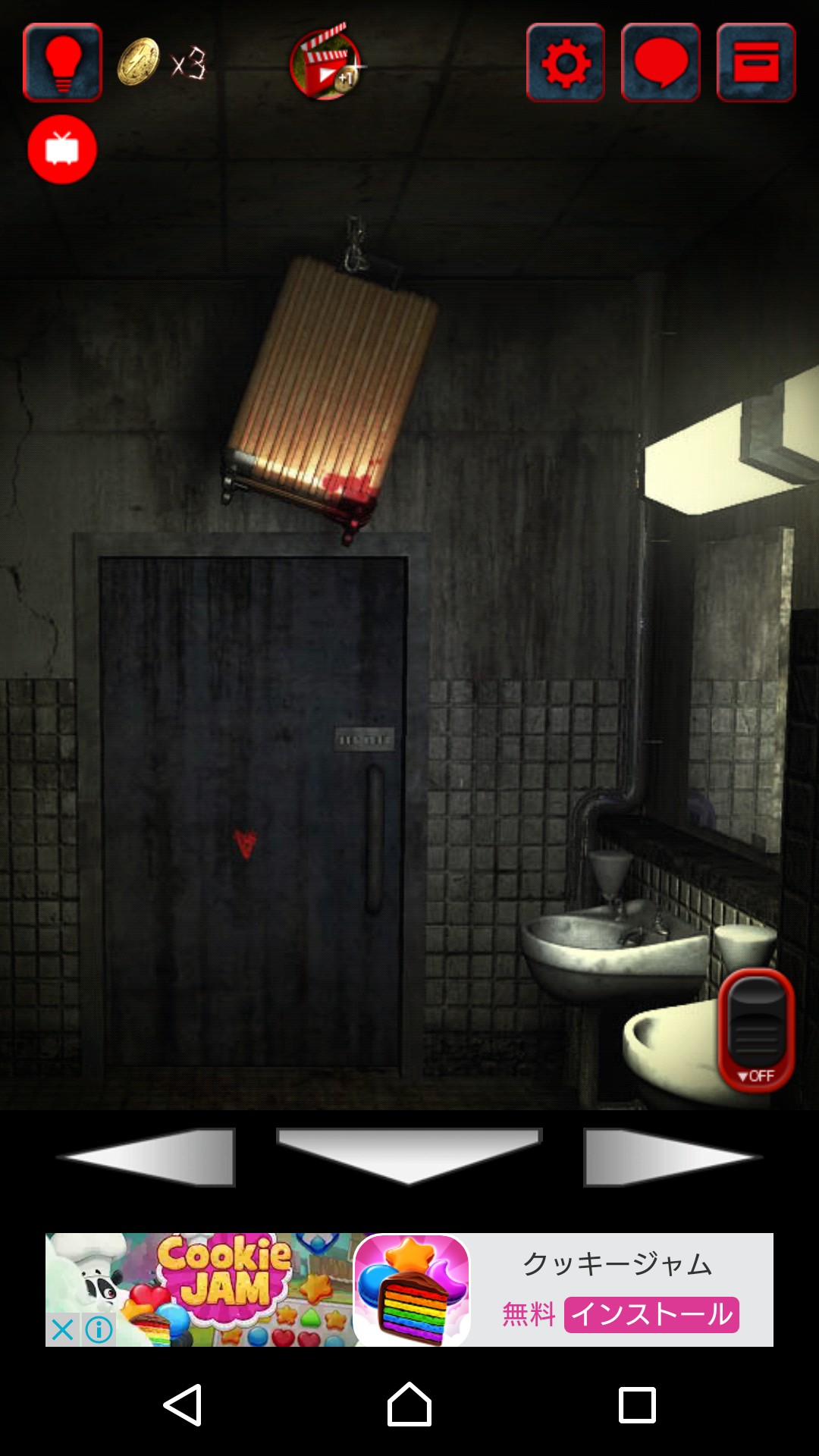The width and height of the screenshot is (819, 1456).
Task: Tap the Android home button
Action: pyautogui.click(x=409, y=1404)
